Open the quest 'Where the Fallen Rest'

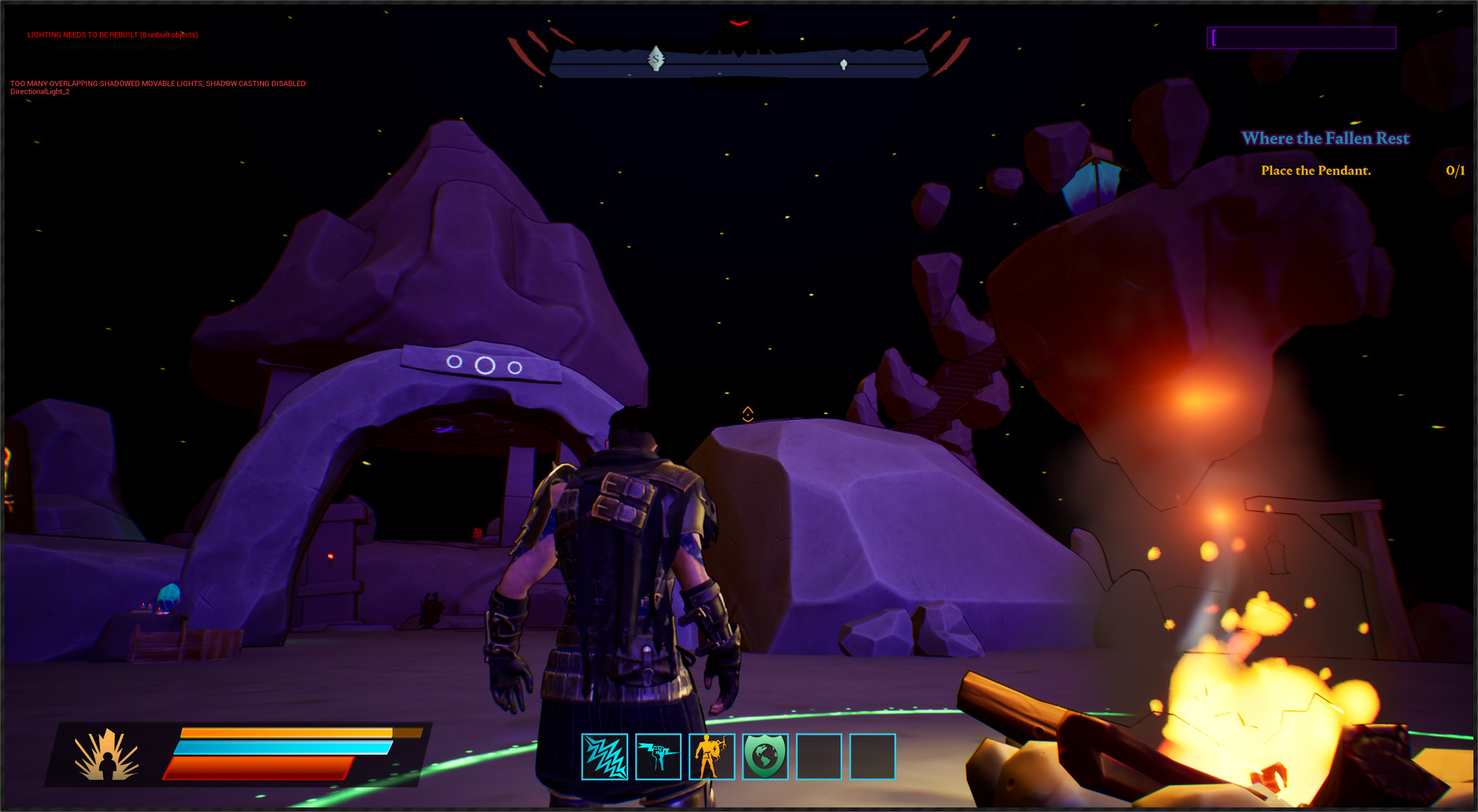(1326, 139)
